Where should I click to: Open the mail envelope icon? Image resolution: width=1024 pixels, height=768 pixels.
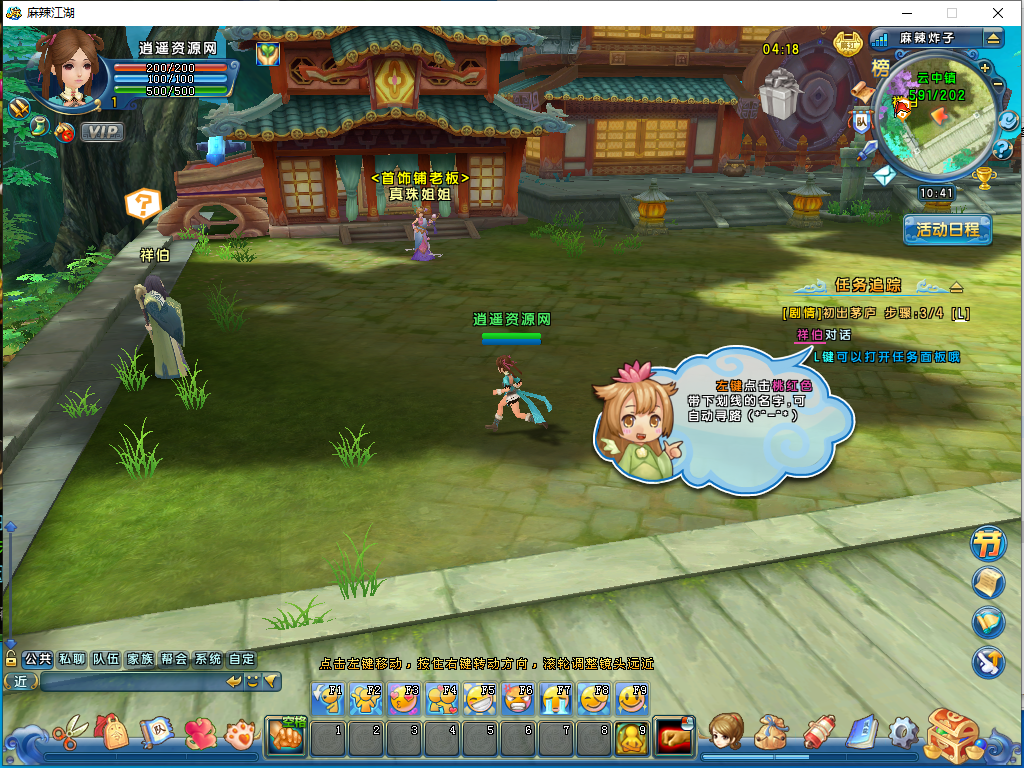(883, 176)
